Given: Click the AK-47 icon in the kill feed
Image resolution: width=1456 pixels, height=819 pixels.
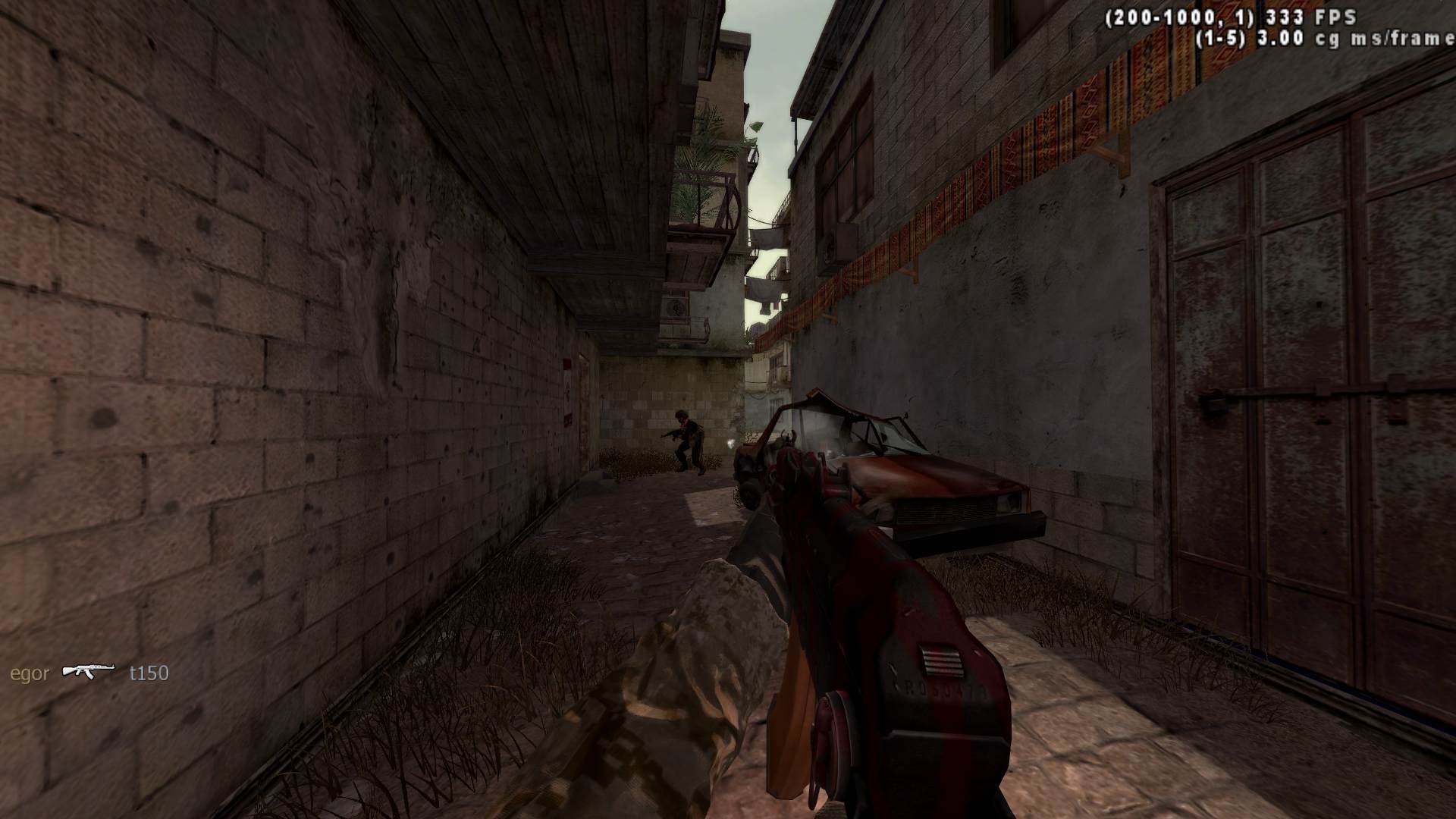Looking at the screenshot, I should pyautogui.click(x=88, y=670).
